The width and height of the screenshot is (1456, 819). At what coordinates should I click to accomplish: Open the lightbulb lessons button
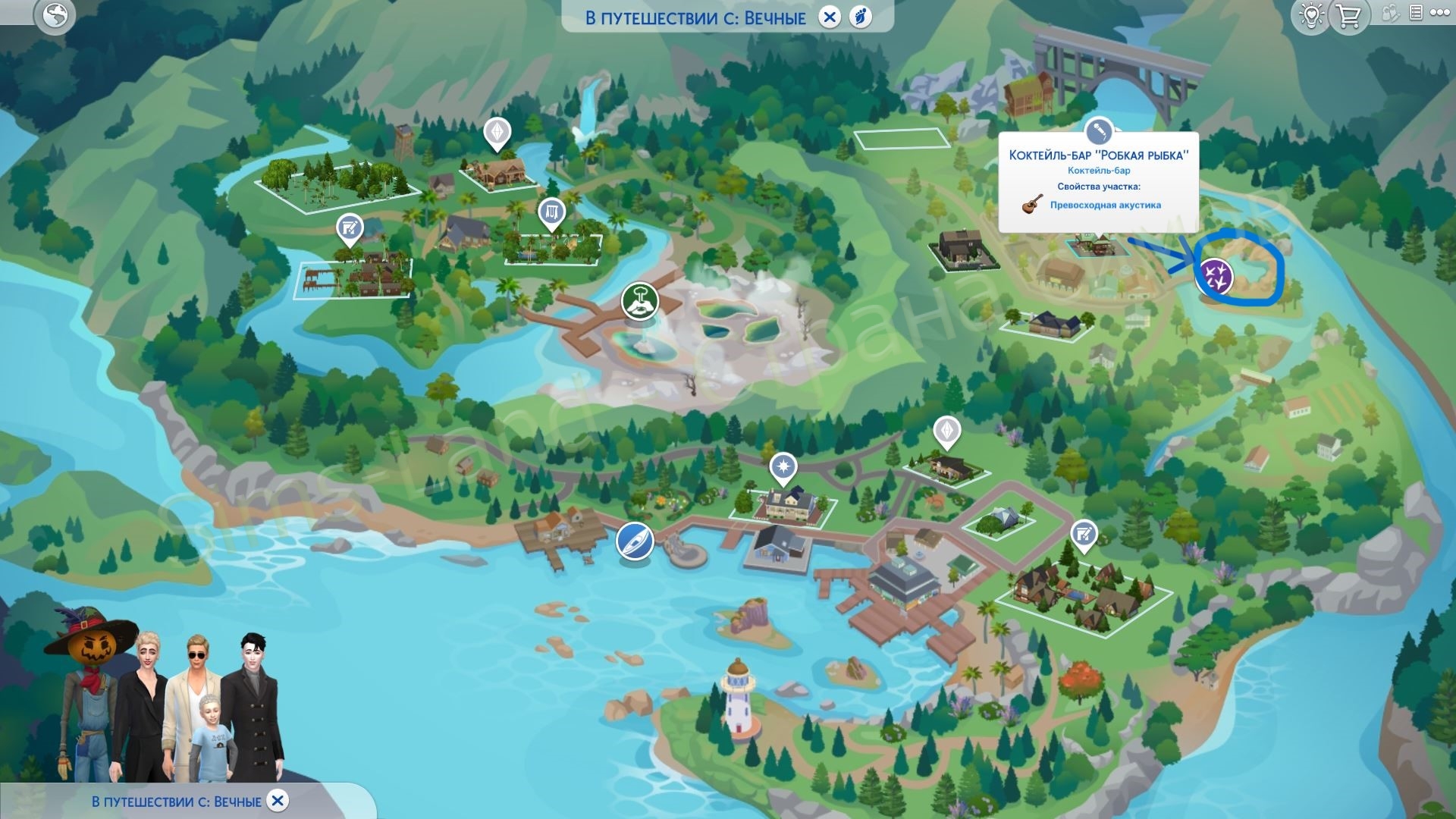click(1311, 16)
